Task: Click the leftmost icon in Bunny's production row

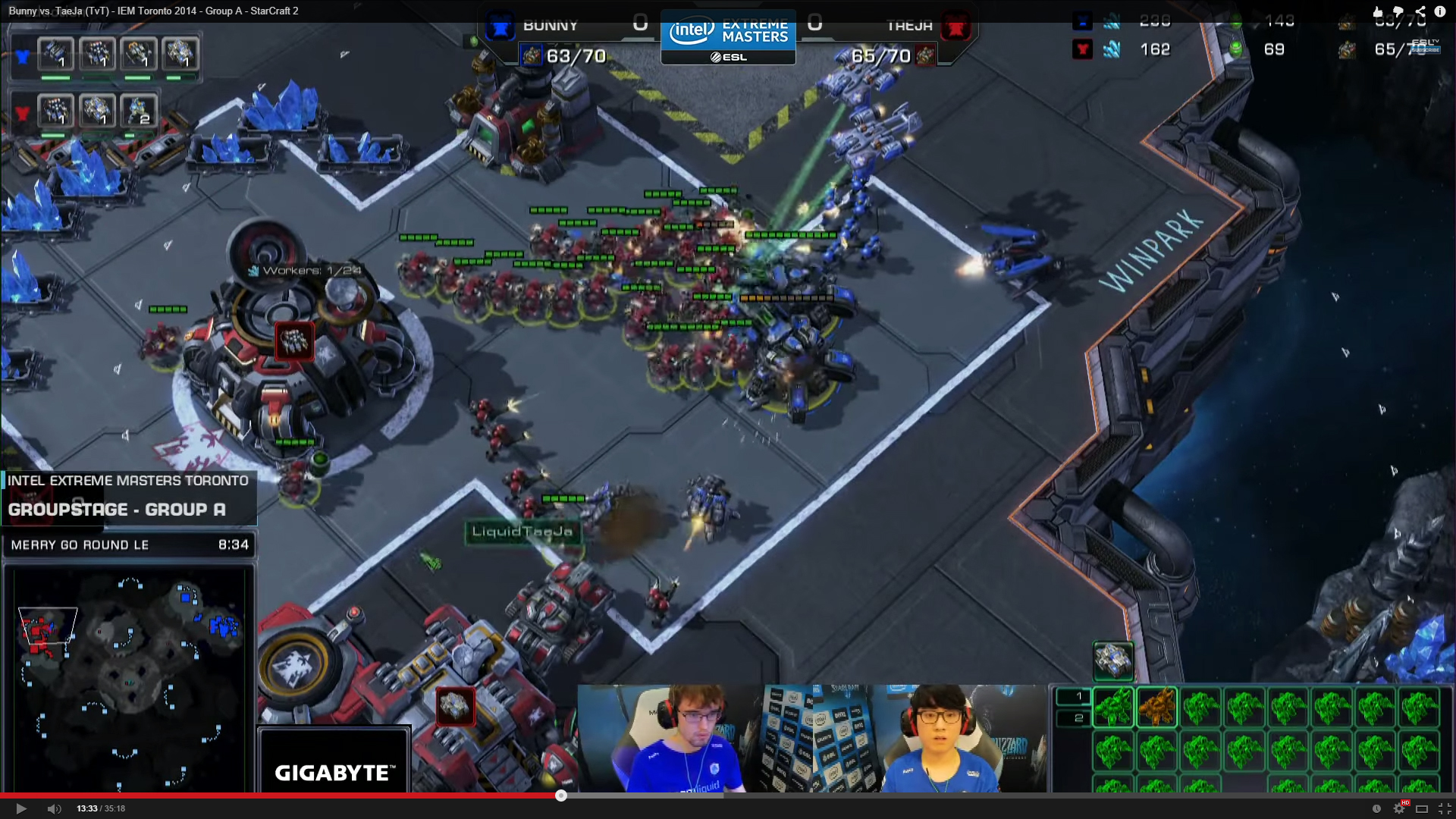Action: [56, 54]
